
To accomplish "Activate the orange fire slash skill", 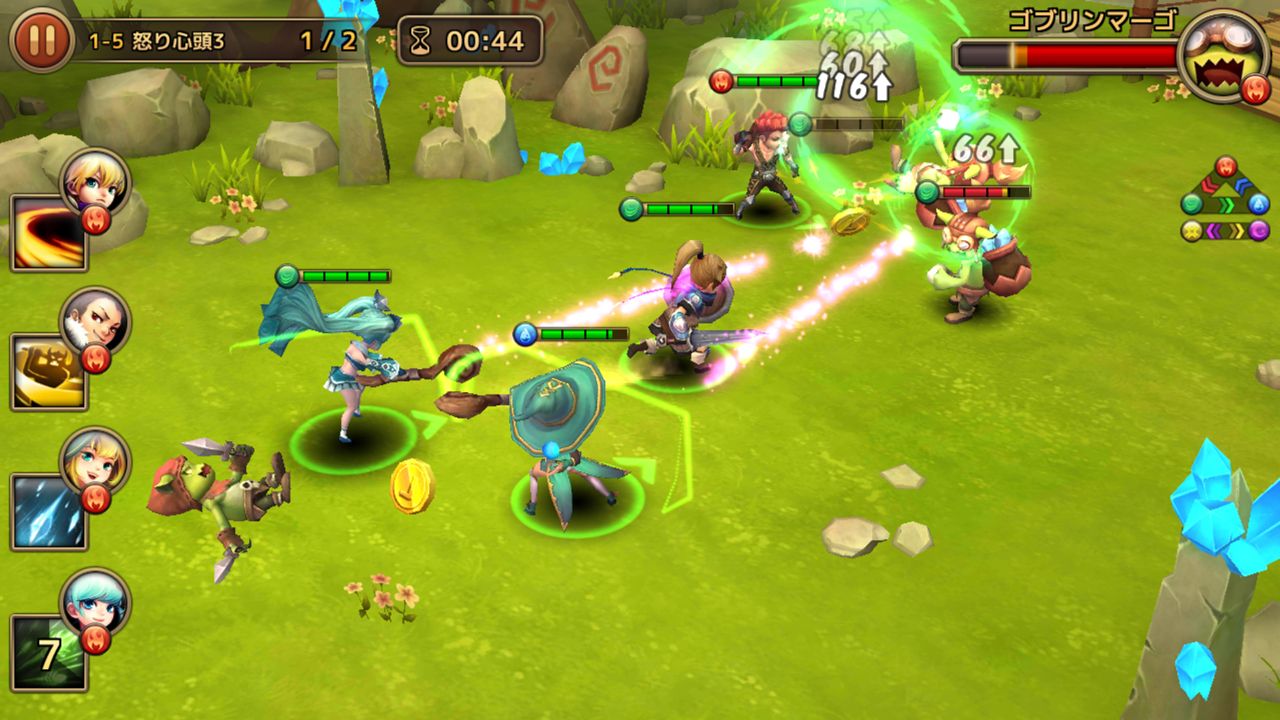I will click(48, 233).
